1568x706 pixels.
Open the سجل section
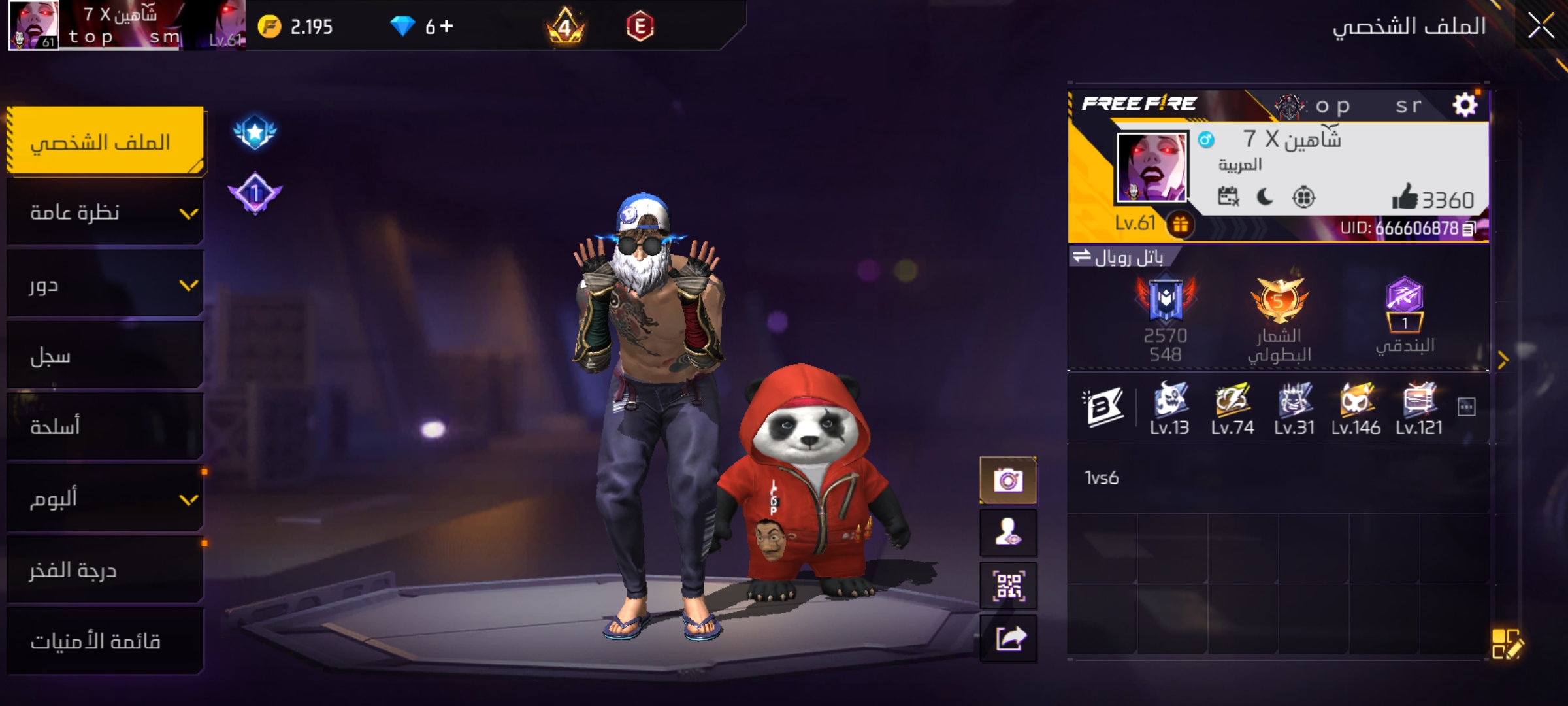106,356
